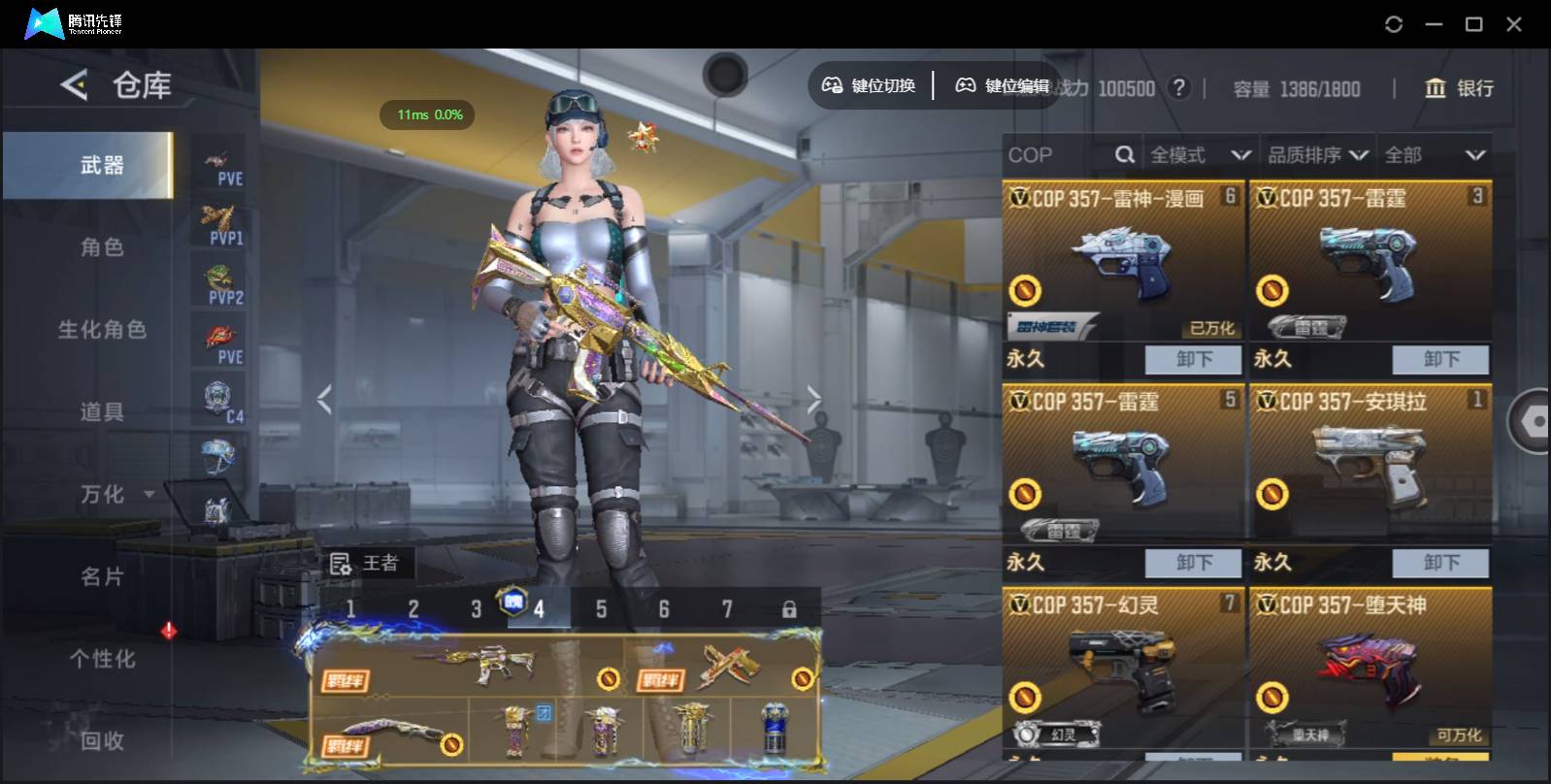The image size is (1551, 784).
Task: Open the 银行 bank
Action: (x=1458, y=88)
